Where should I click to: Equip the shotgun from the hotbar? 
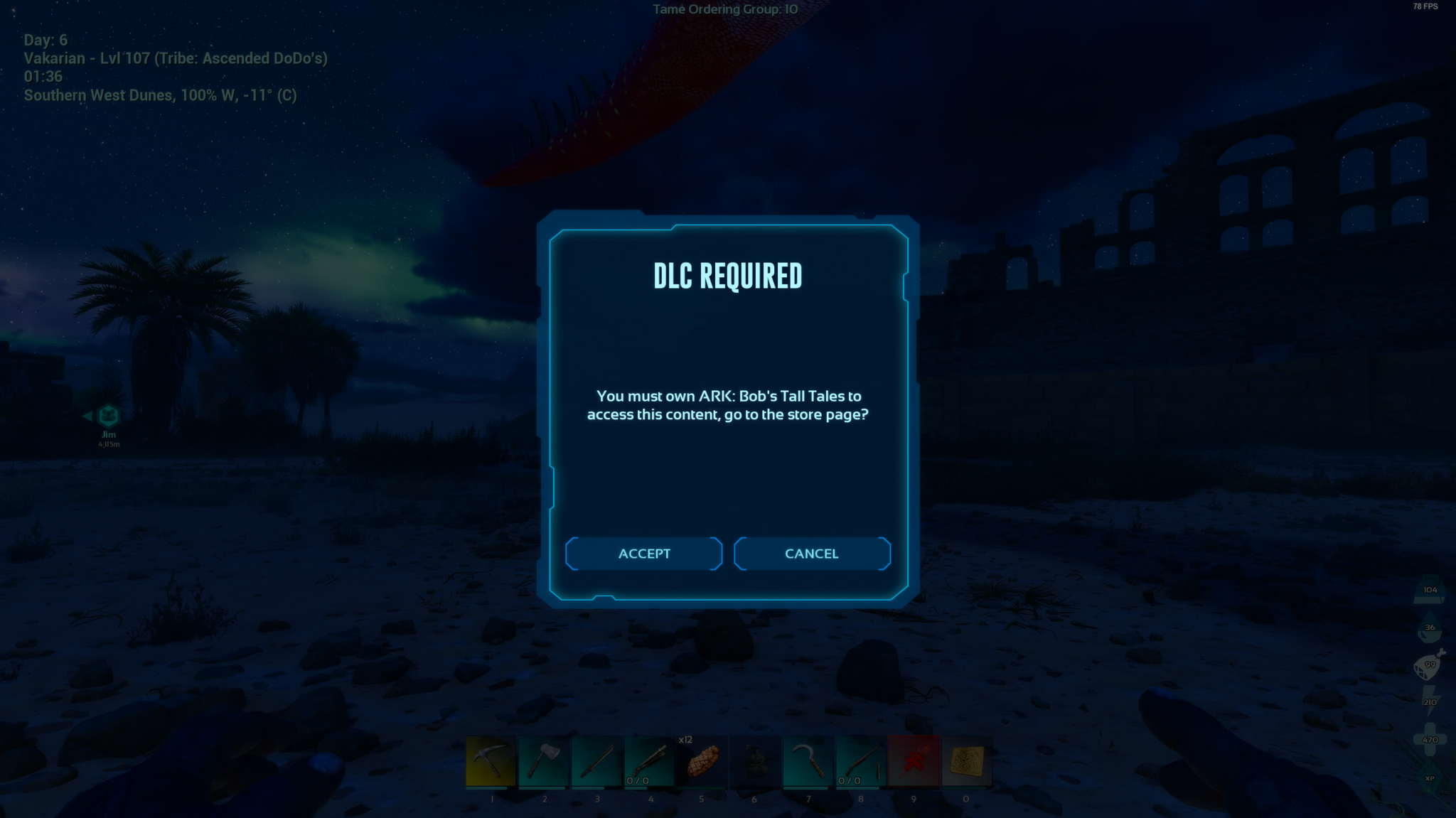pos(650,762)
